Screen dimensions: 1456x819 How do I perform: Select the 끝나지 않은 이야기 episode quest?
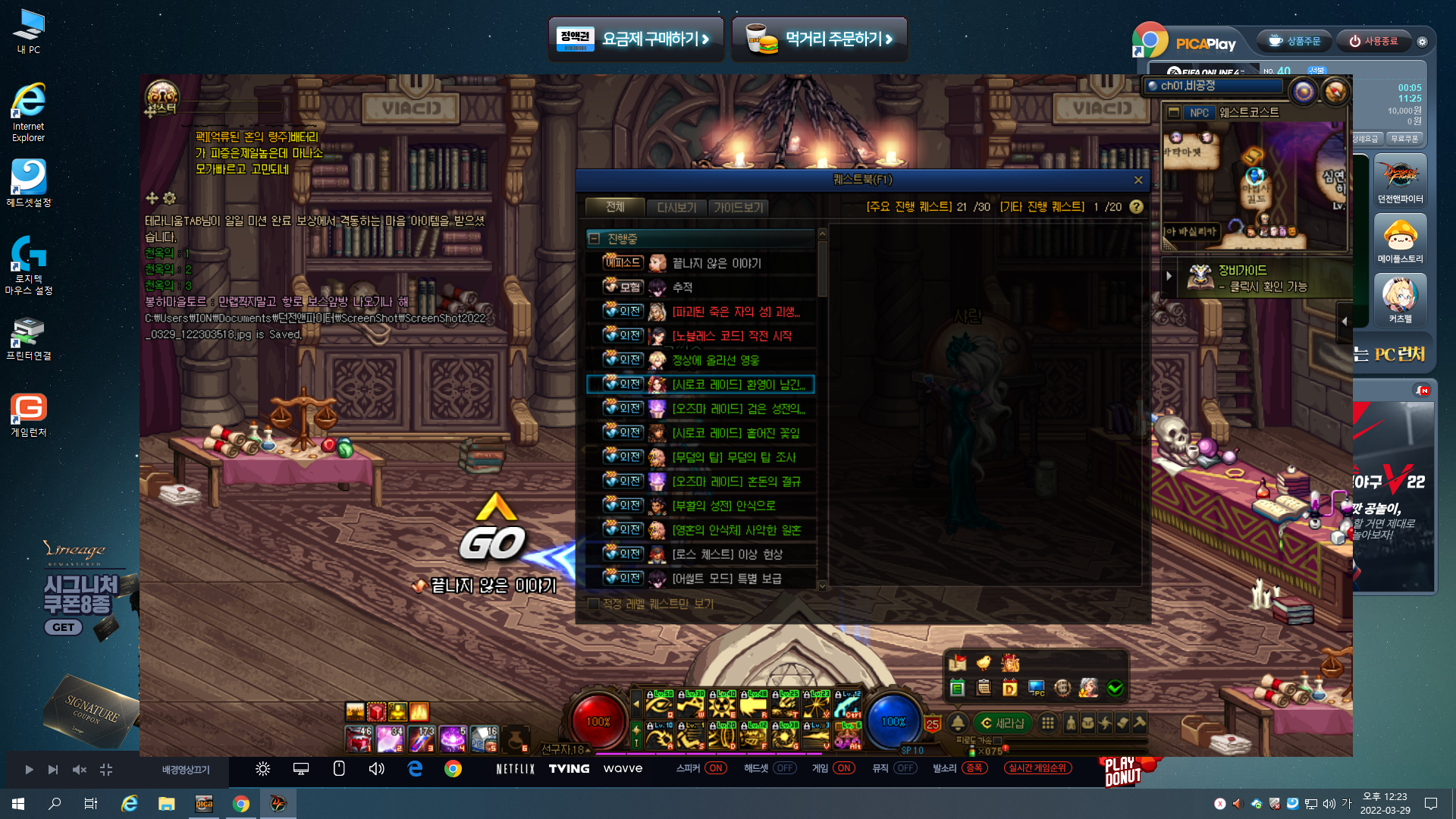pos(716,263)
